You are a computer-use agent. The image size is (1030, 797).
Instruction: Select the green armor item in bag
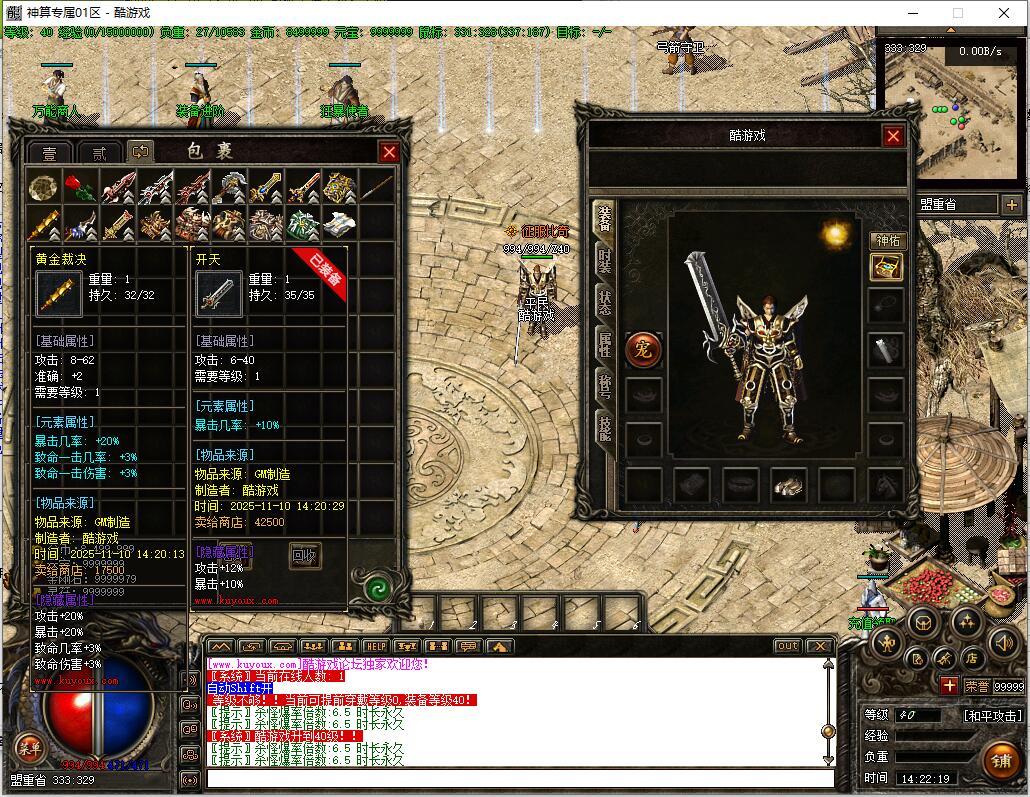click(x=302, y=224)
